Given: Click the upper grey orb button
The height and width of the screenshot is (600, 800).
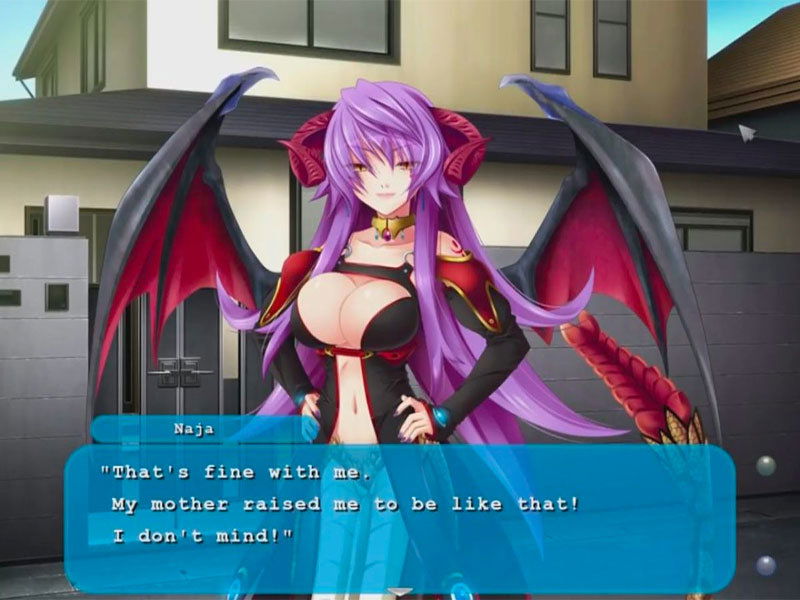Looking at the screenshot, I should coord(765,465).
